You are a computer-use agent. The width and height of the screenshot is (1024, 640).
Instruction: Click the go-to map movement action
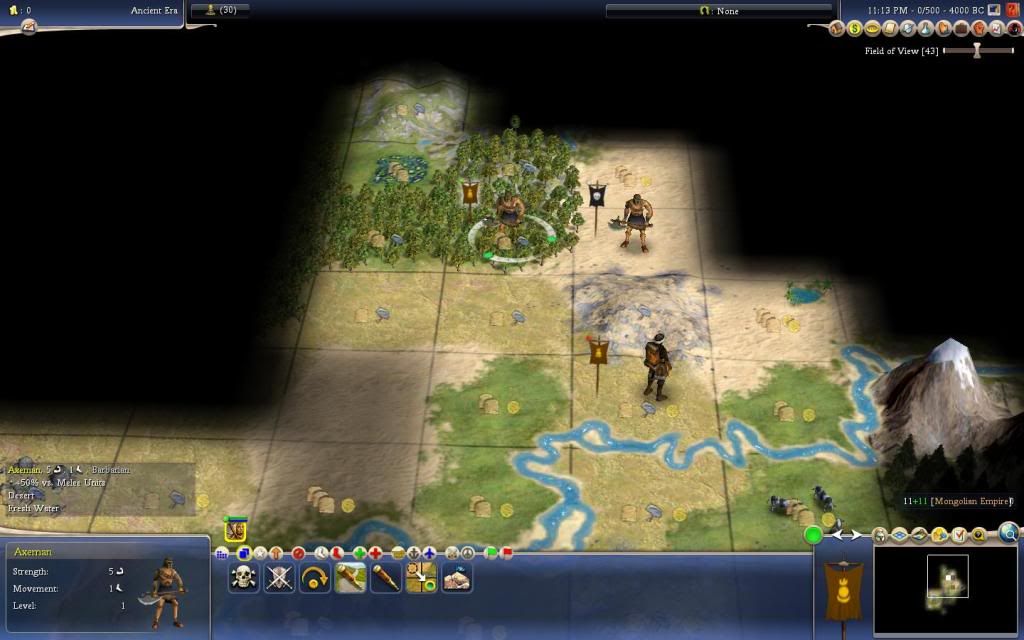tap(421, 577)
